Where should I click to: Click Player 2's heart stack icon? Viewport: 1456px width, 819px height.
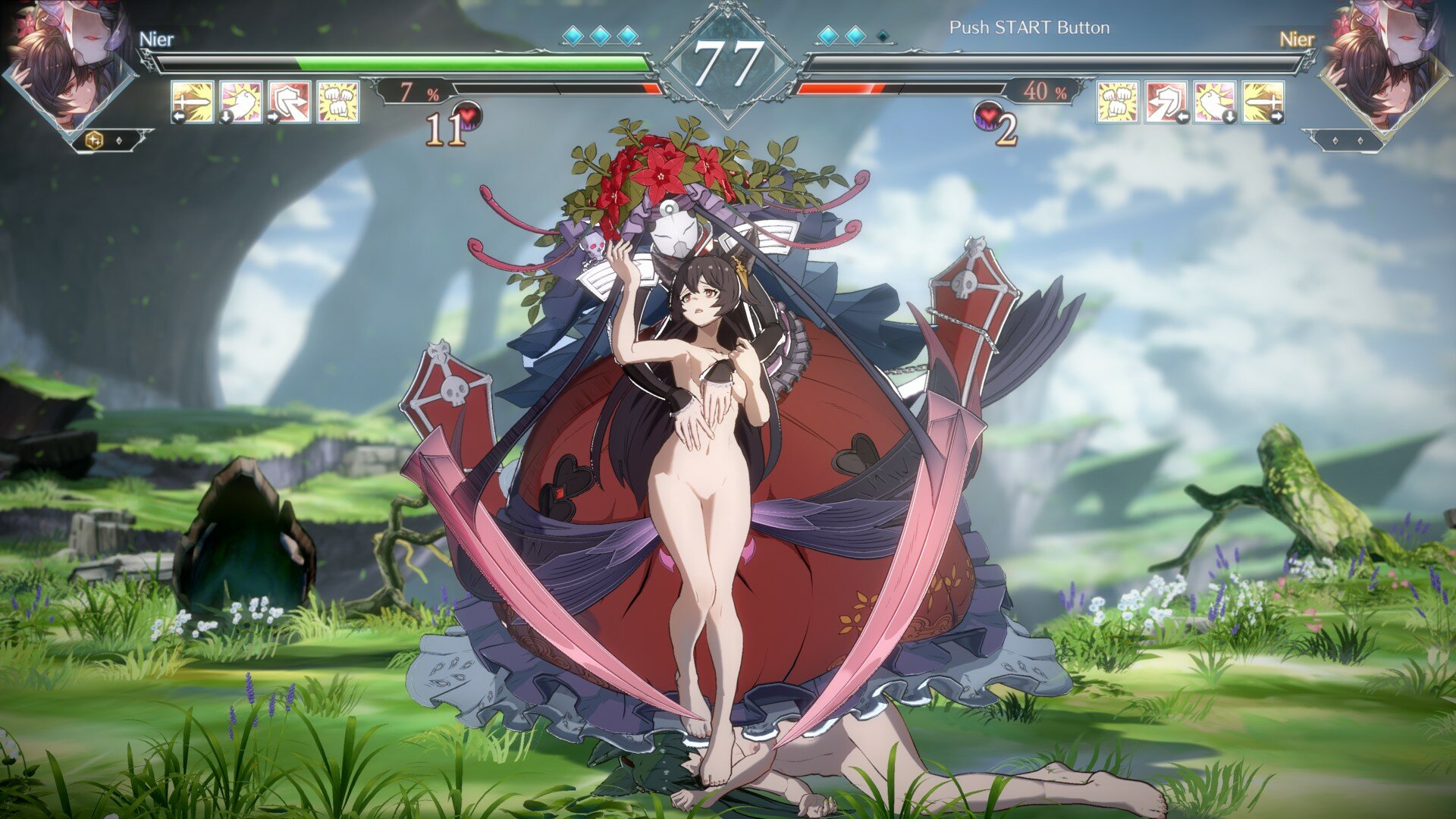pyautogui.click(x=988, y=117)
